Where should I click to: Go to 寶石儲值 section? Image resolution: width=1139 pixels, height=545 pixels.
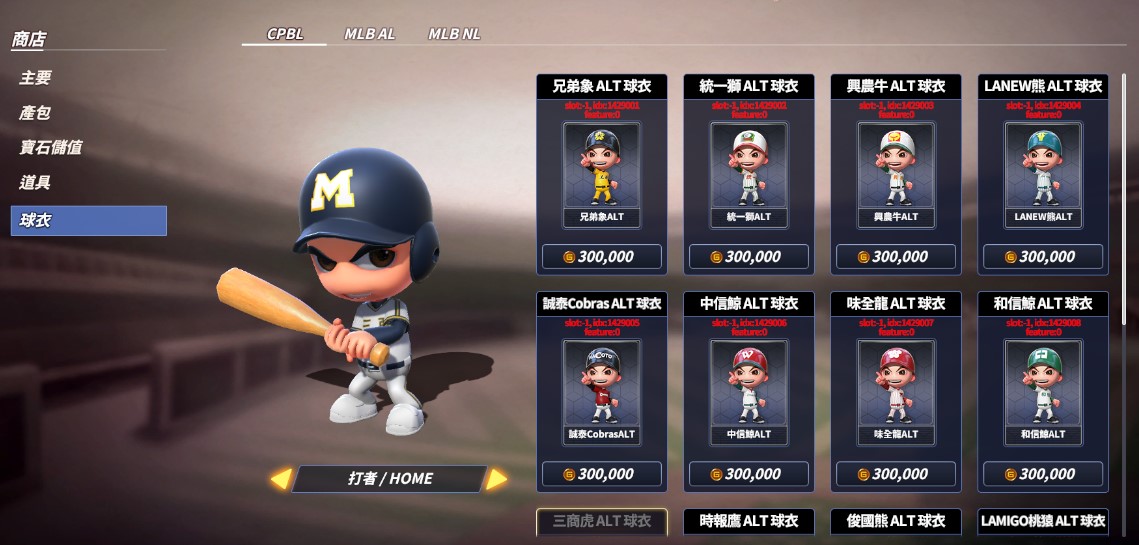coord(51,148)
